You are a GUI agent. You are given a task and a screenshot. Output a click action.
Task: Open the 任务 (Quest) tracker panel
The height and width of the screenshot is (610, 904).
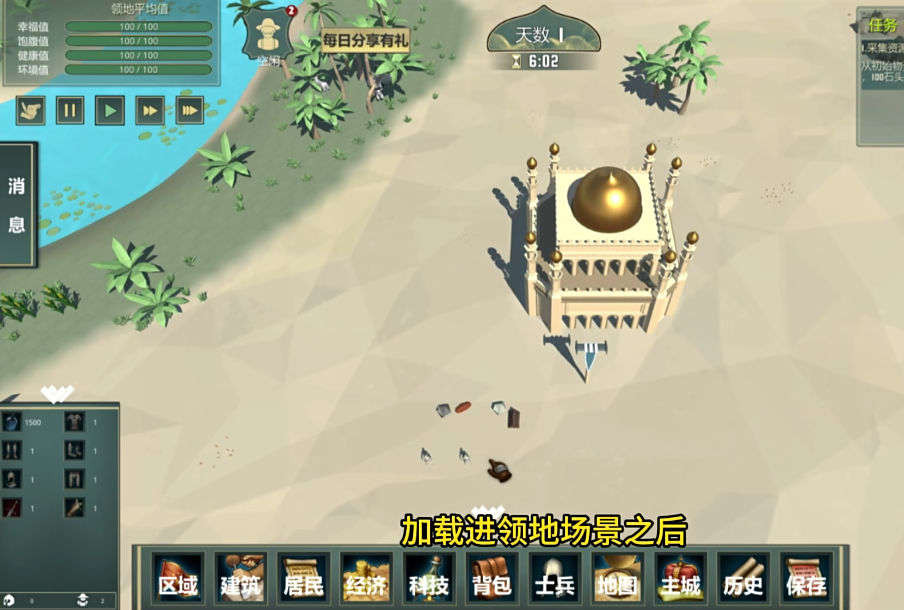[x=883, y=25]
